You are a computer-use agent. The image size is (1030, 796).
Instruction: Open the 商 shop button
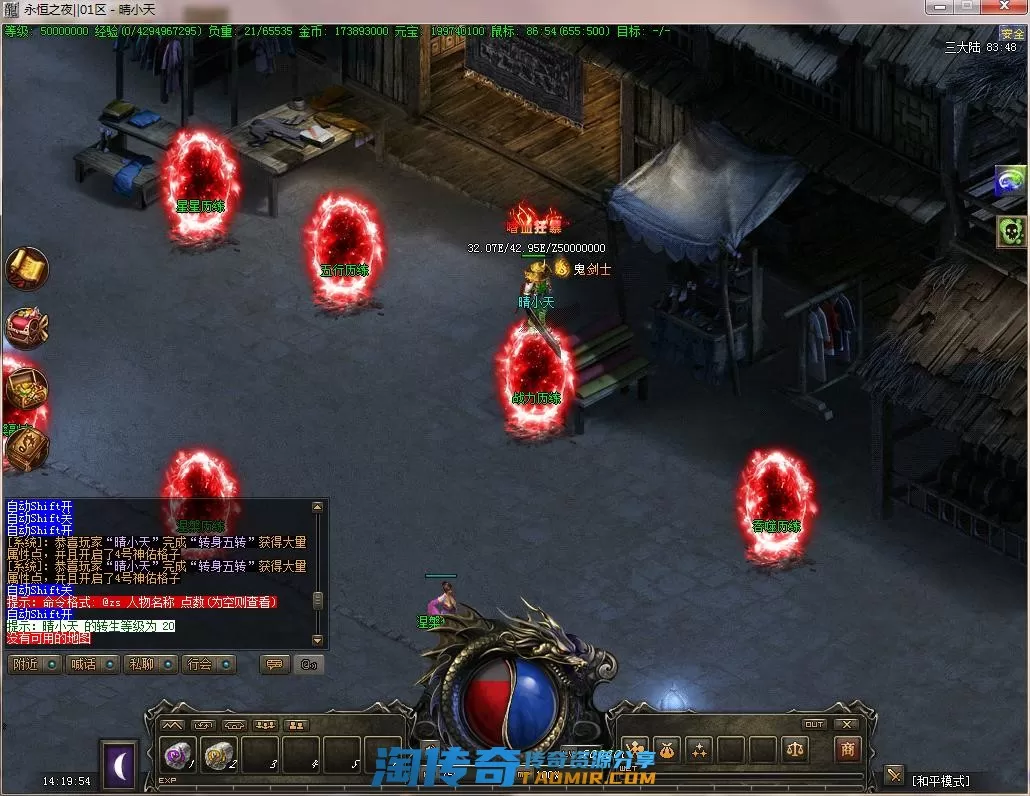click(848, 749)
